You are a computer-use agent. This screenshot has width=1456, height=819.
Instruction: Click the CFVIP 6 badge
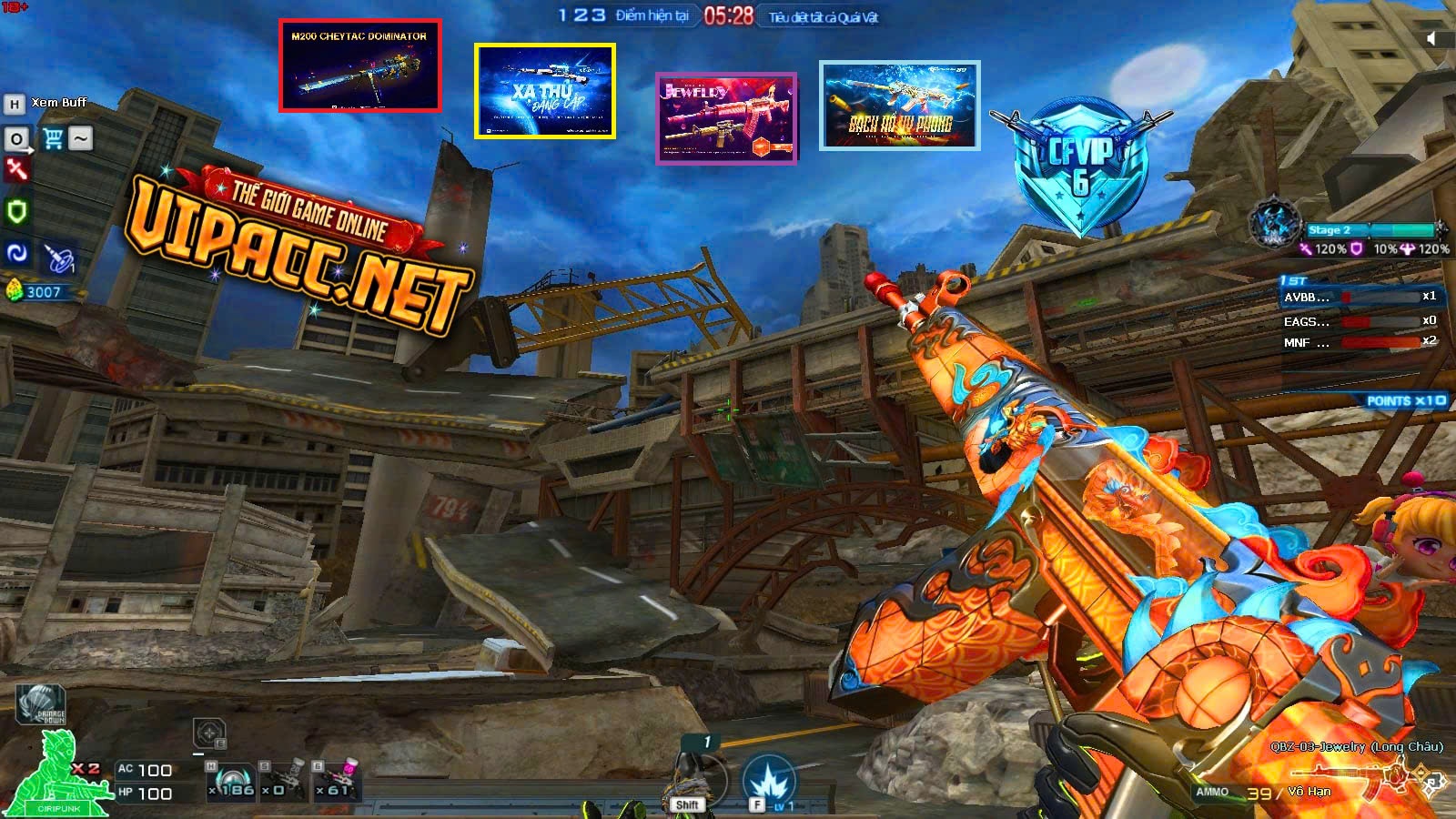[1080, 166]
